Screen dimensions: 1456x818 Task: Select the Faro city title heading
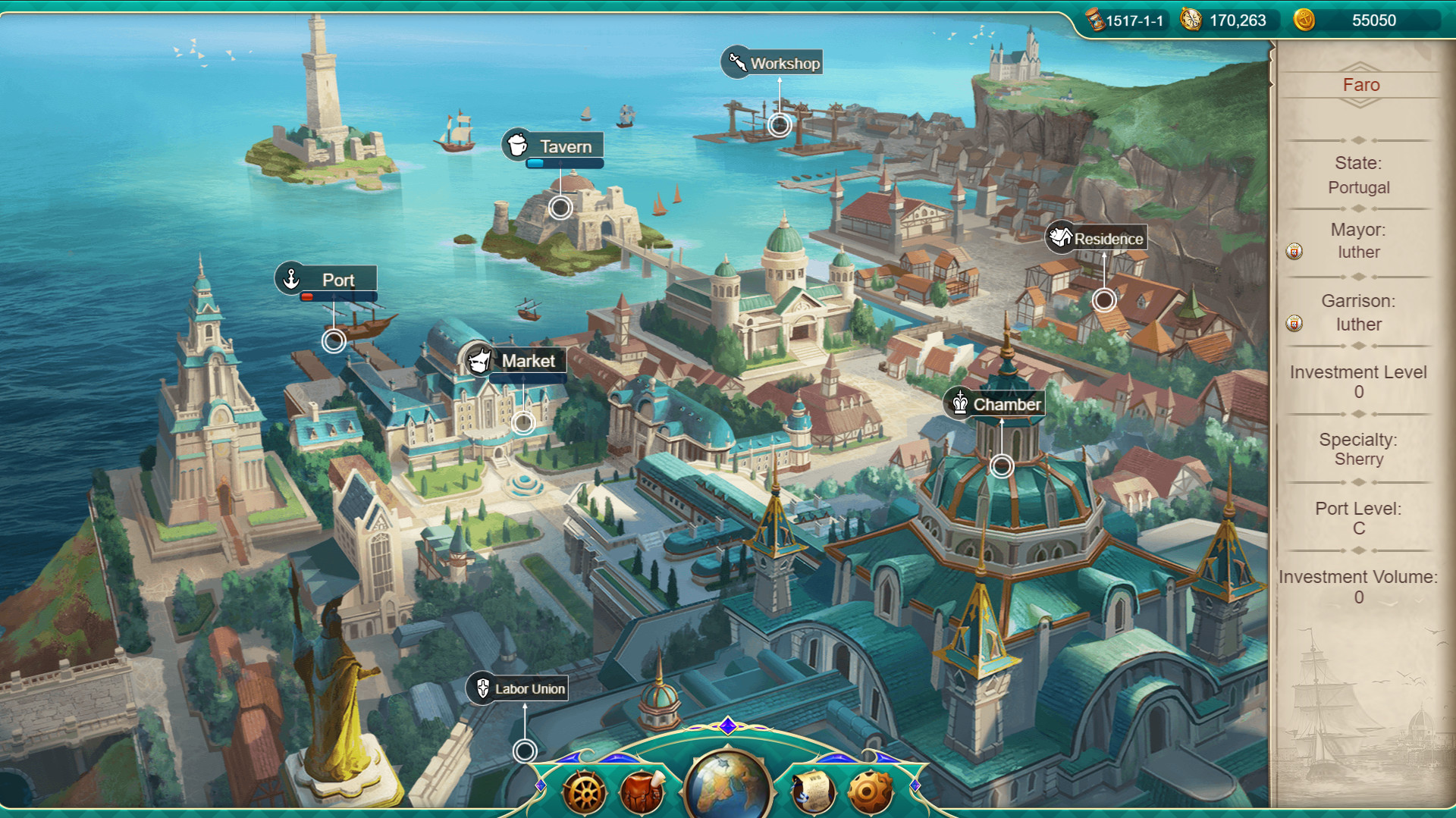tap(1360, 85)
